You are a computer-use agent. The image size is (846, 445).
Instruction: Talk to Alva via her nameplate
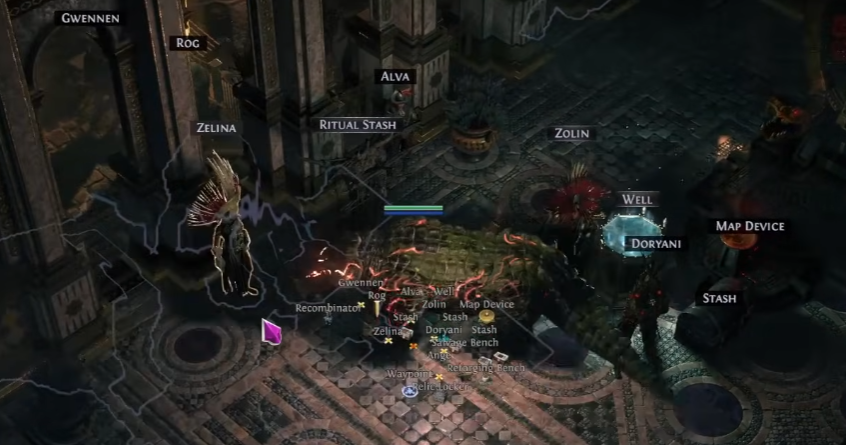[396, 76]
